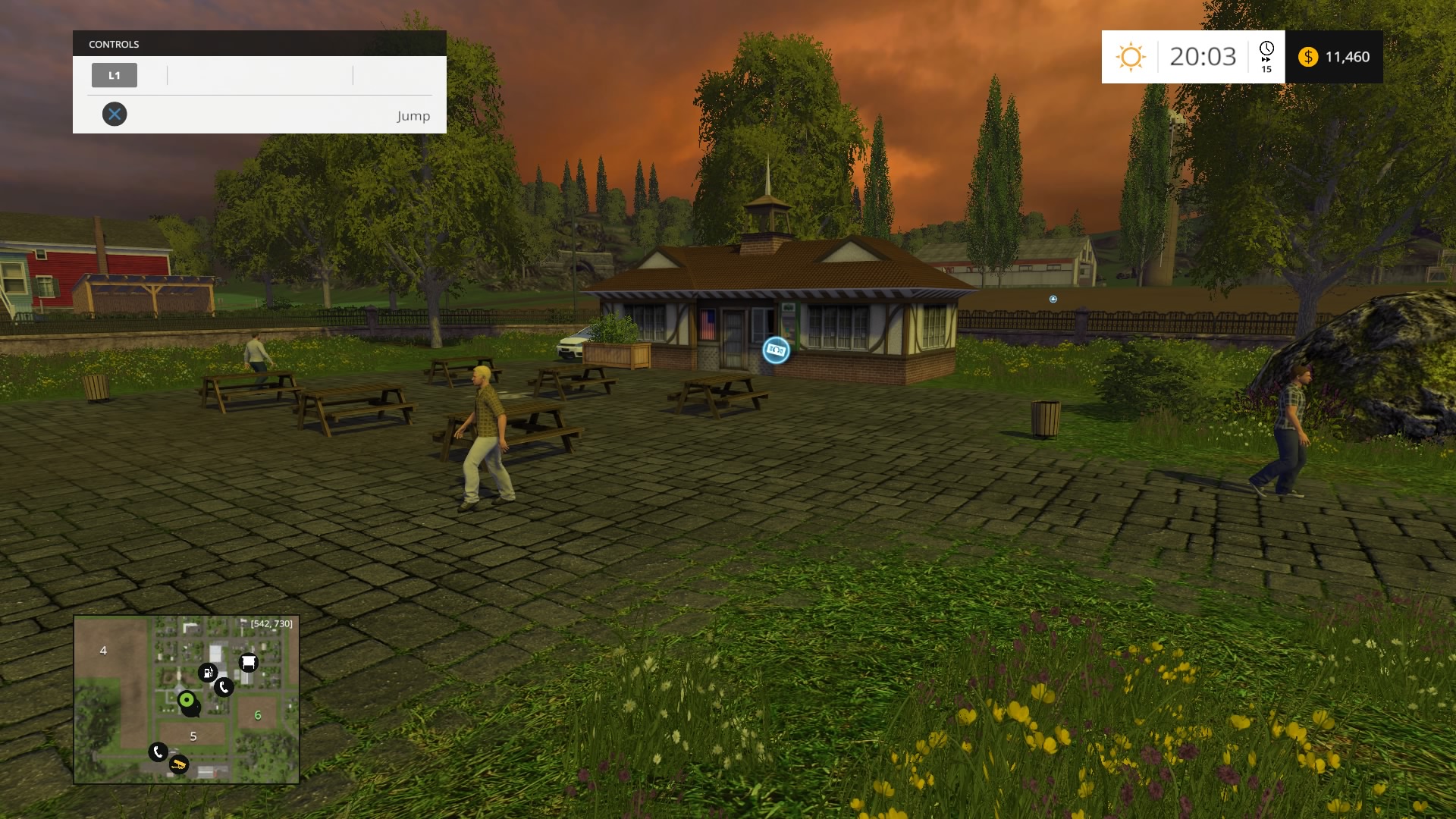
Task: Click the yellow tipper sell-point icon on minimap
Action: (x=180, y=765)
